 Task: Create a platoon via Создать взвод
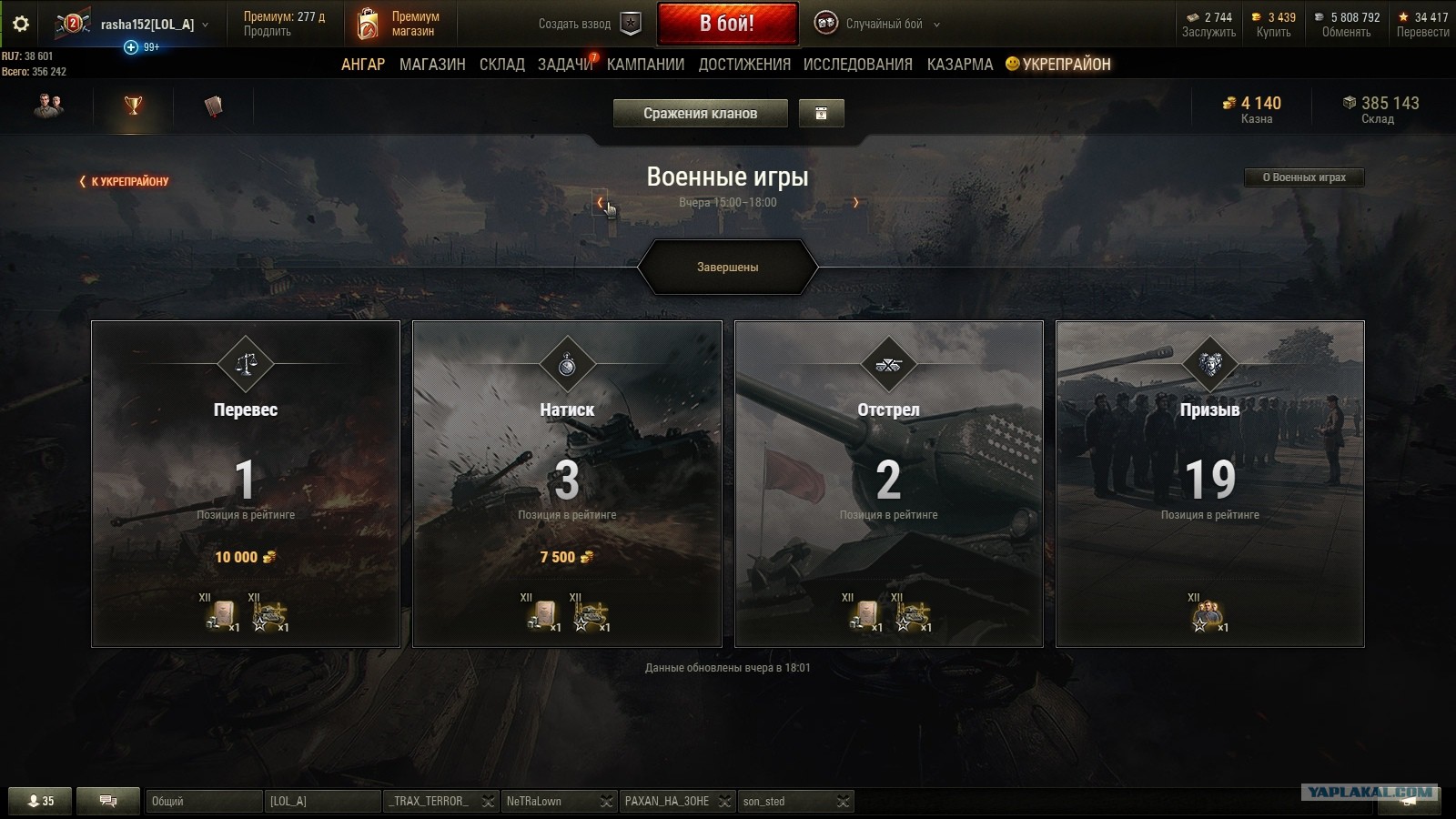pyautogui.click(x=588, y=24)
